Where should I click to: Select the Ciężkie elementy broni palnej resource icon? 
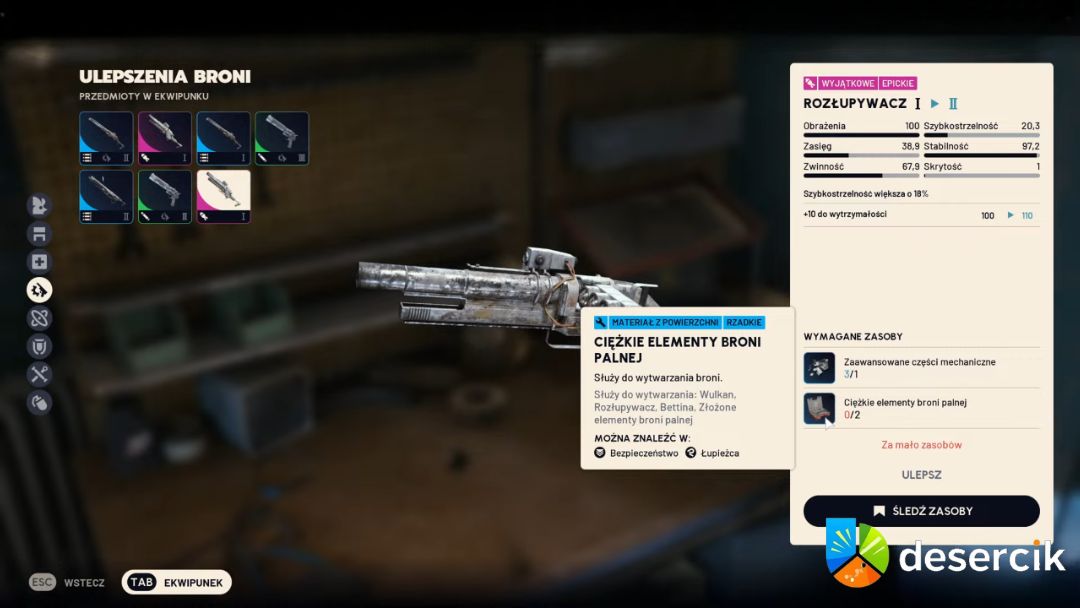820,408
